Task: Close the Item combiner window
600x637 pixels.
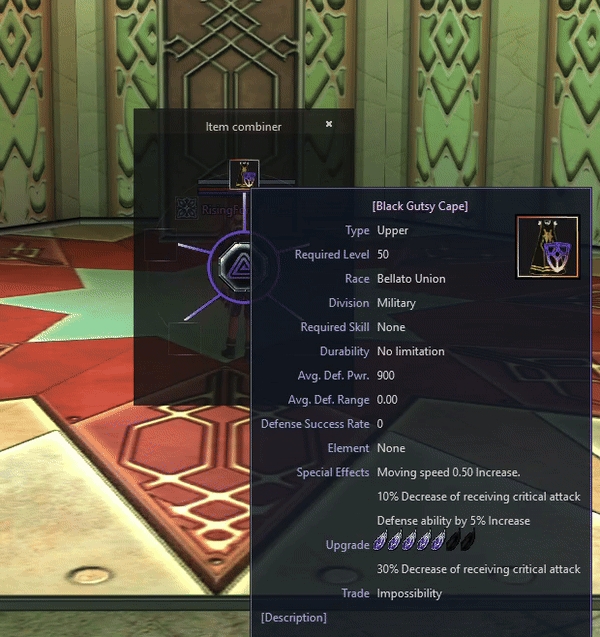Action: (329, 125)
